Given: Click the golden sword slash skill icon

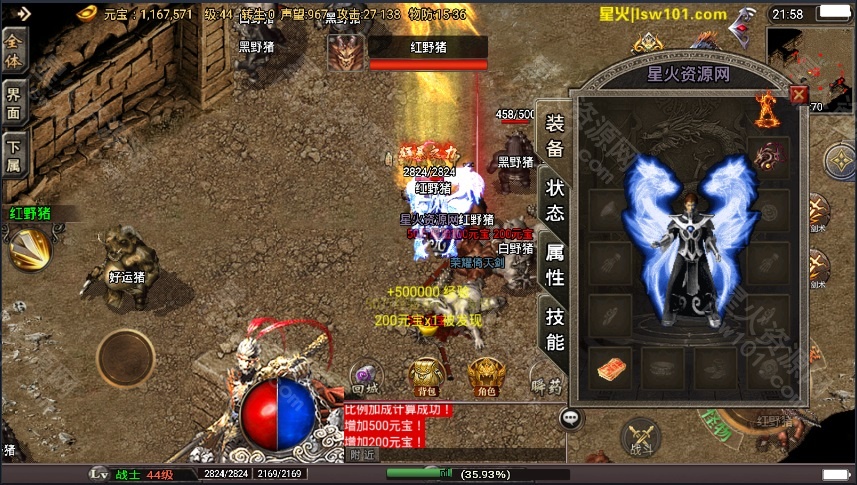Looking at the screenshot, I should (30, 246).
